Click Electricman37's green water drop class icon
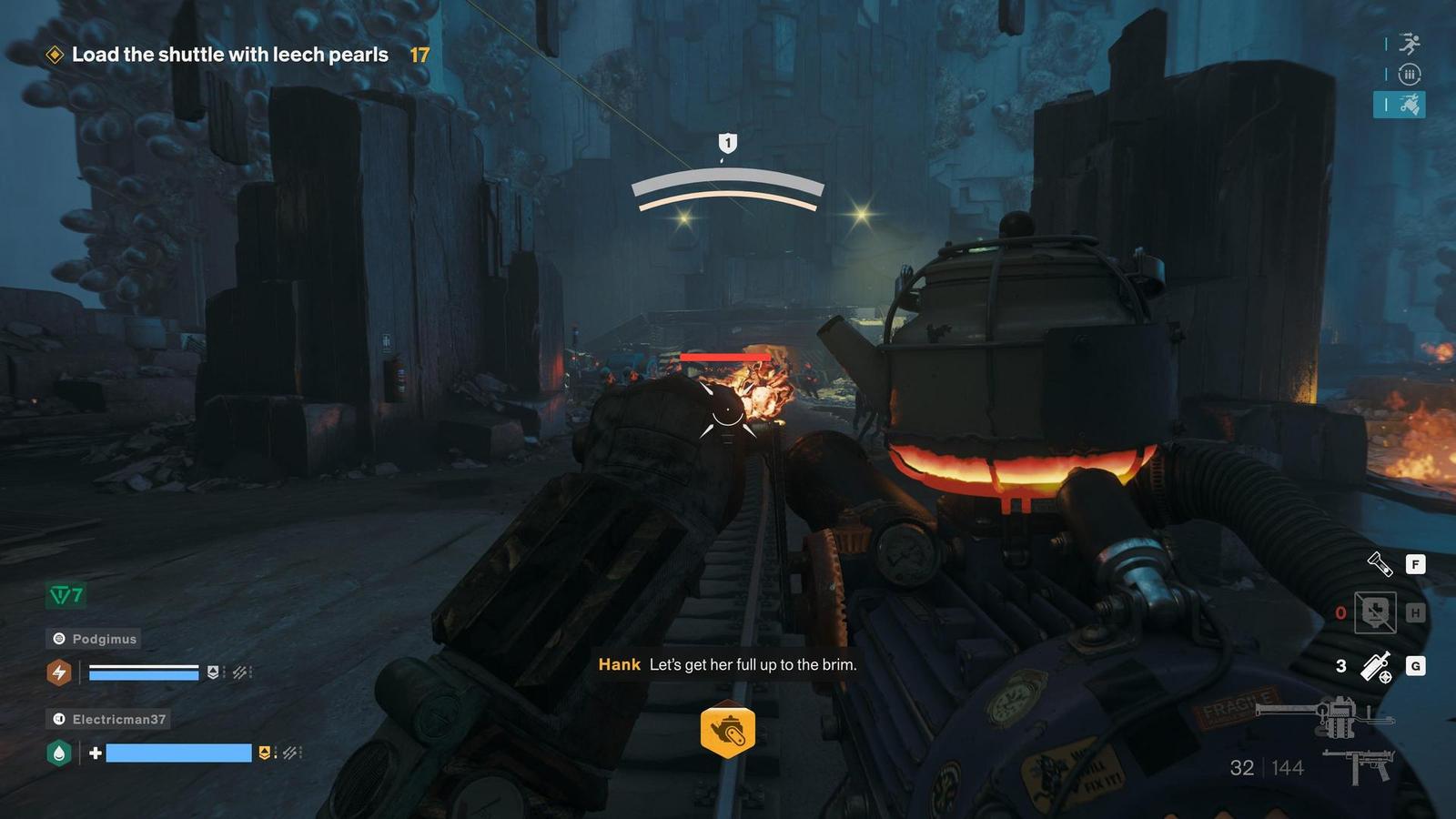1456x819 pixels. point(58,753)
